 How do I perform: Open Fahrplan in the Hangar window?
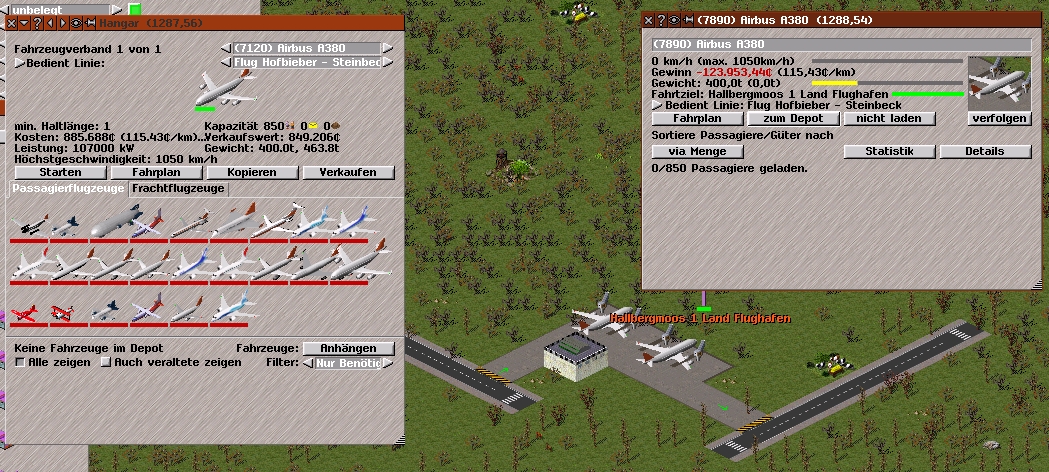[x=155, y=172]
